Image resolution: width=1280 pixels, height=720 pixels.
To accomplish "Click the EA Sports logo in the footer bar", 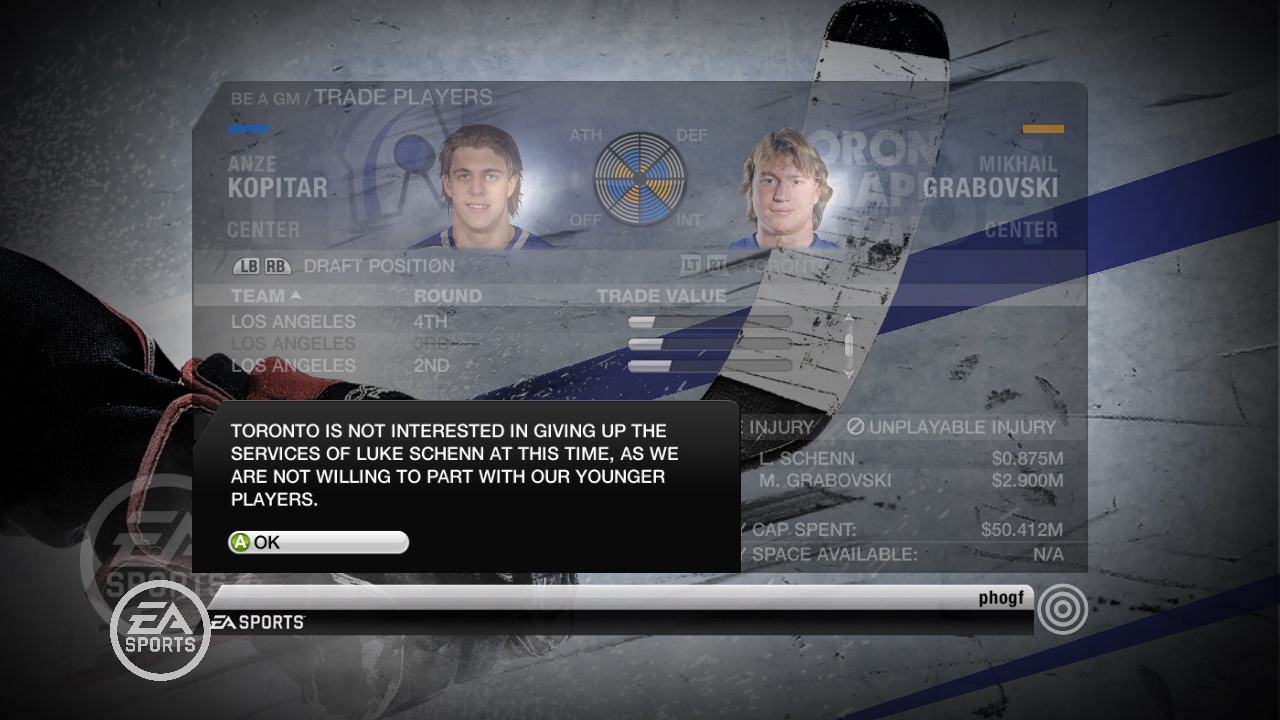I will (253, 620).
